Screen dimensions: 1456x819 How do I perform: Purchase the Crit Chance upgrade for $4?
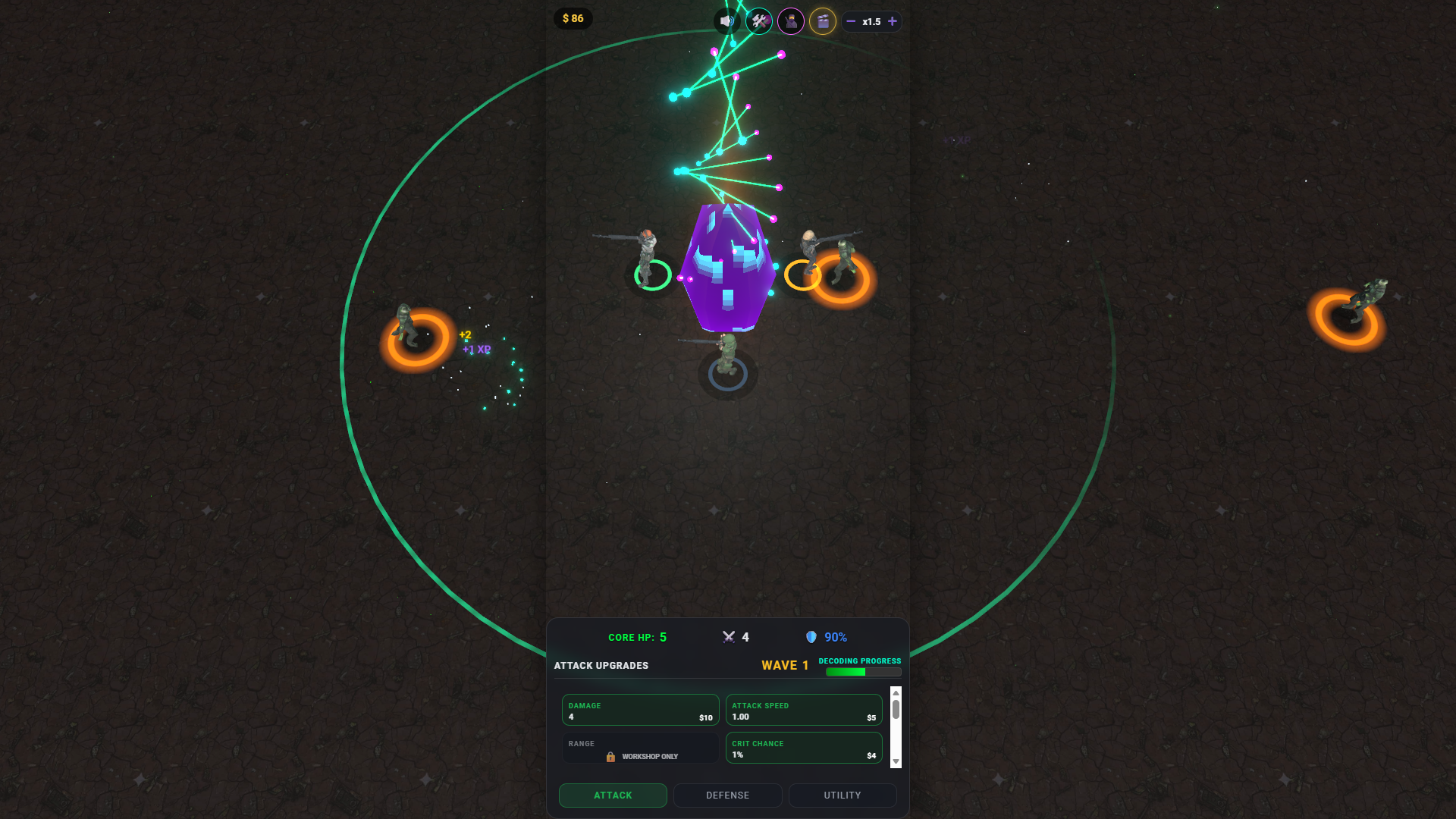pyautogui.click(x=804, y=748)
